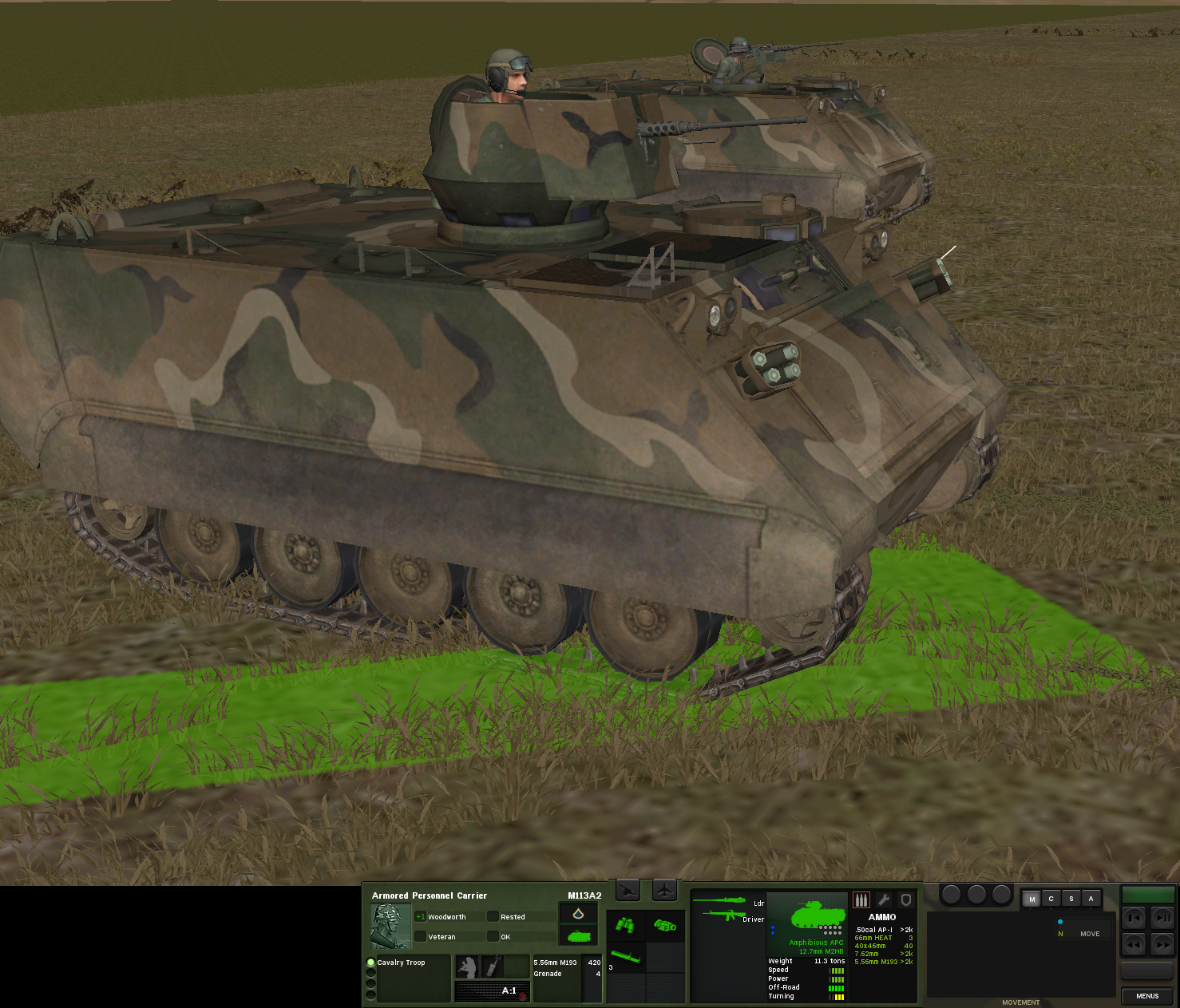Image resolution: width=1180 pixels, height=1008 pixels.
Task: Click the M72 LAW rocket icon
Action: (625, 957)
